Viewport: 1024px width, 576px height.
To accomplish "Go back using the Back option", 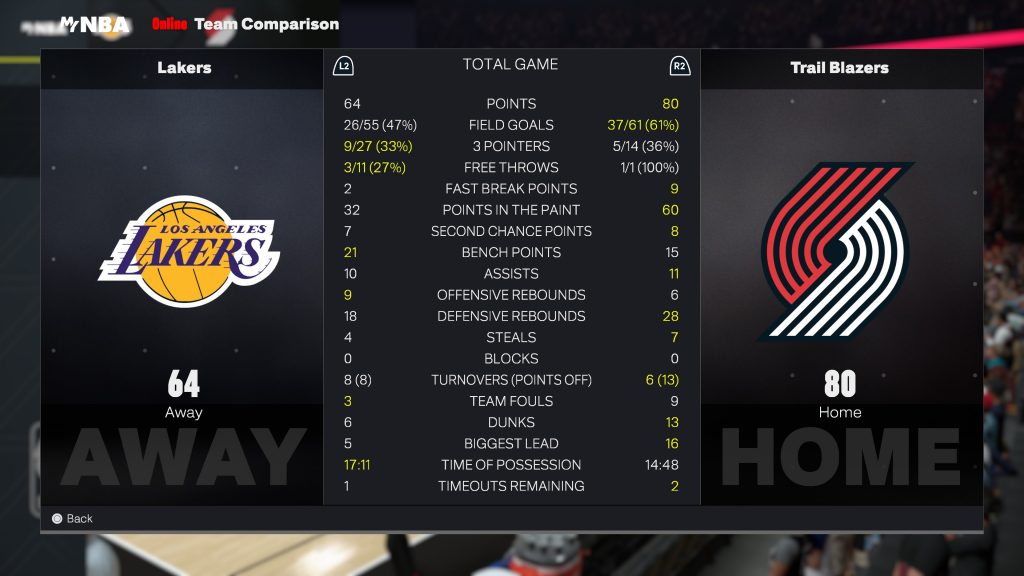I will click(72, 518).
